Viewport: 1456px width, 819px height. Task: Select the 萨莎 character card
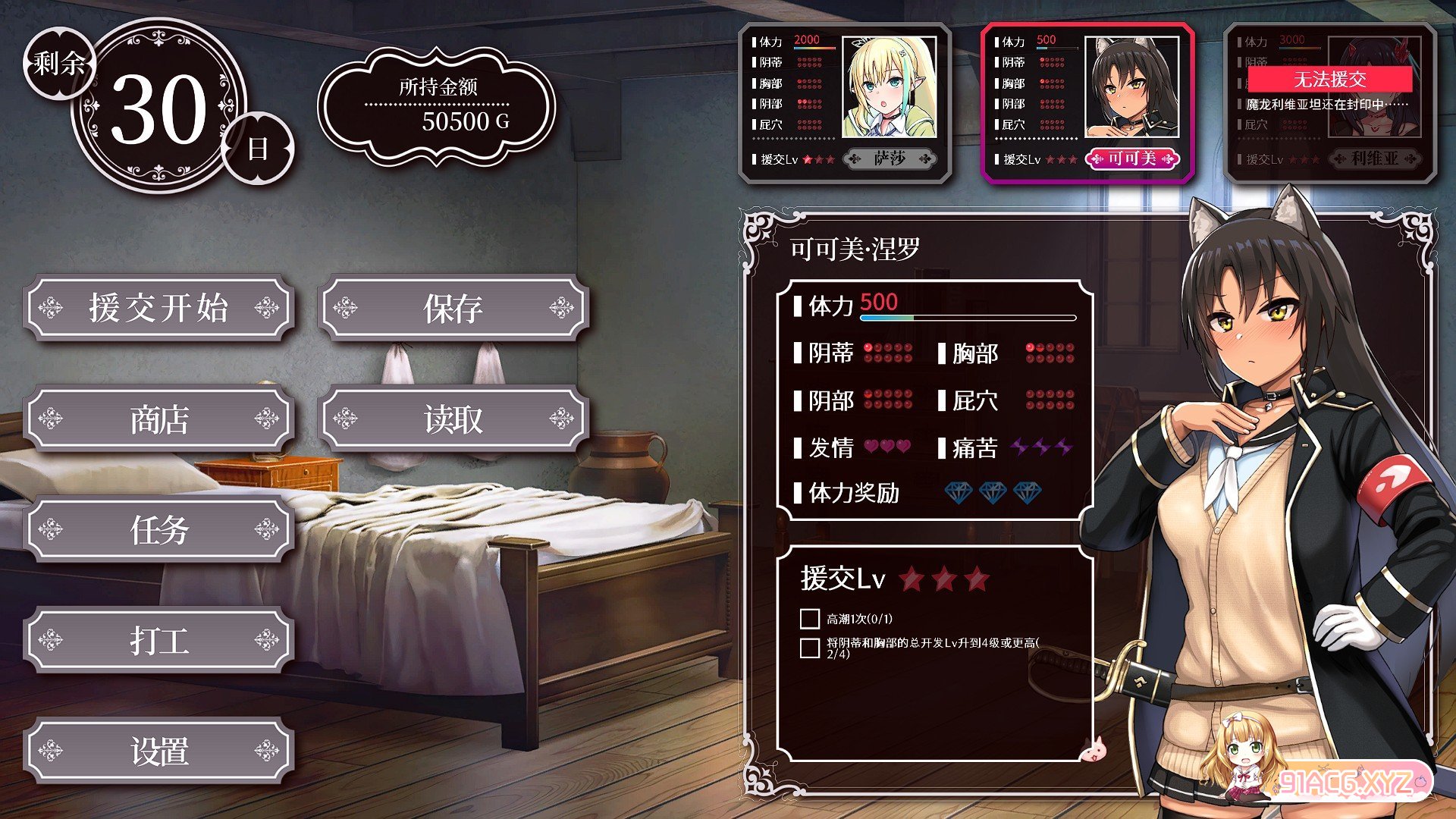[845, 103]
